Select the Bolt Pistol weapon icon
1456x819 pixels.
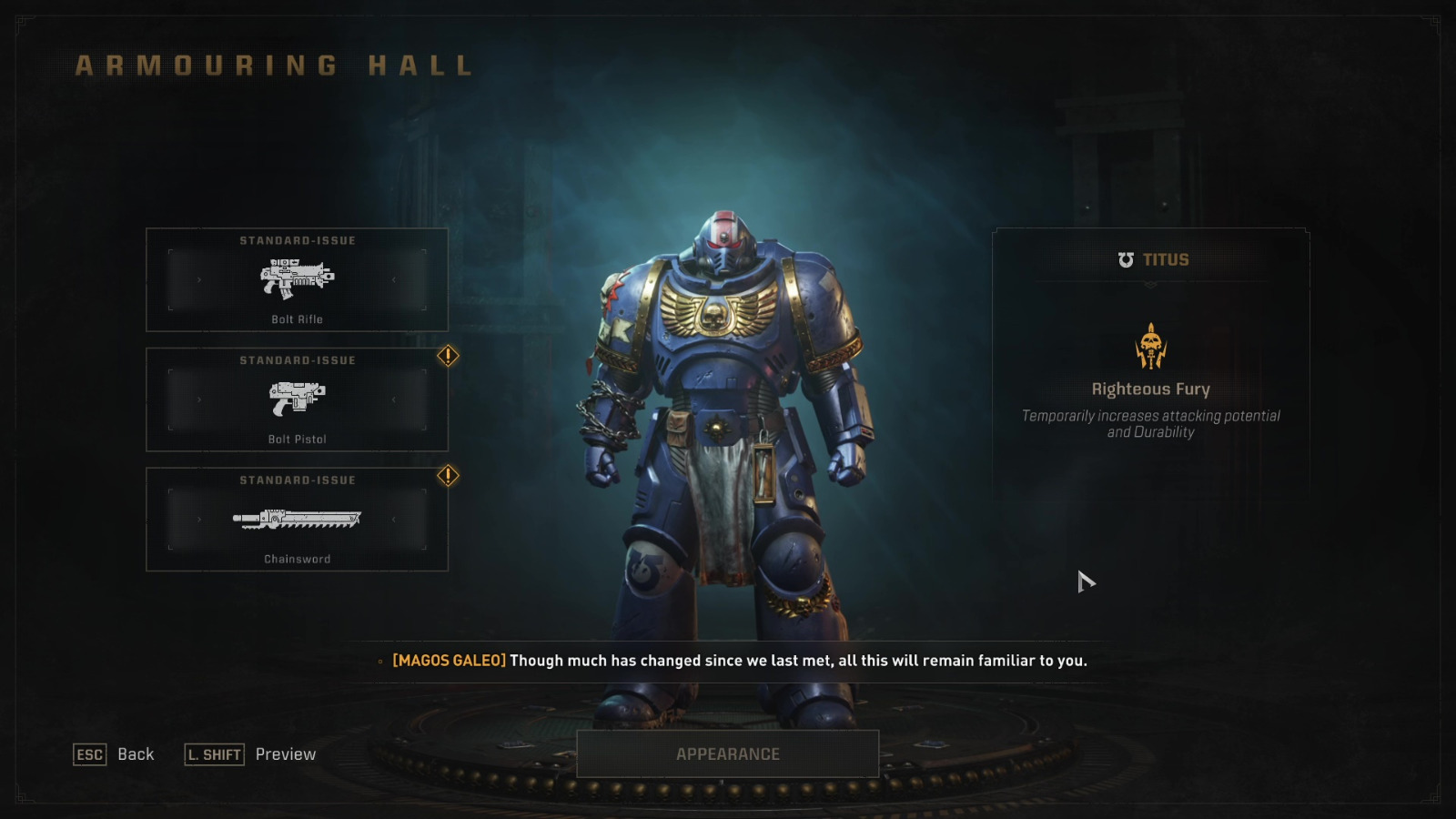click(296, 400)
